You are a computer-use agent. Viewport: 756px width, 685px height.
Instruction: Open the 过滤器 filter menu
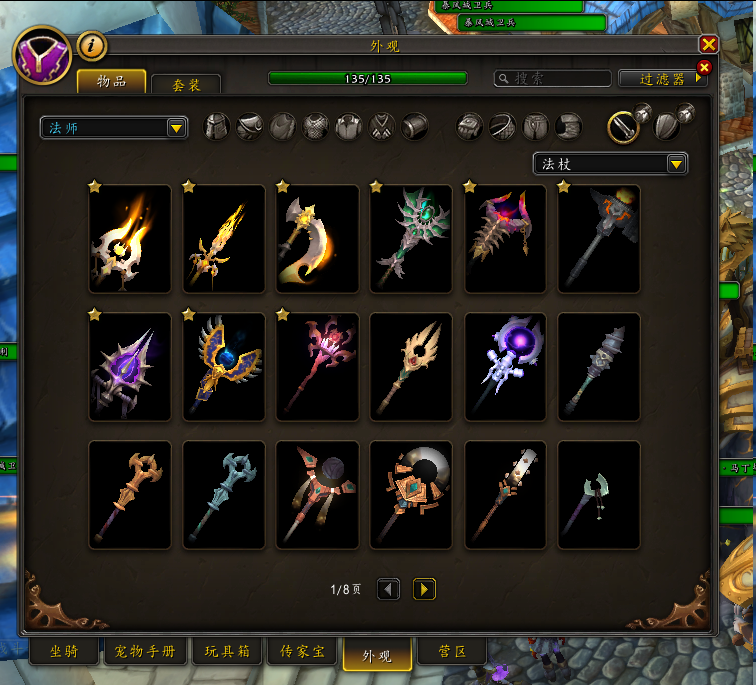pos(663,78)
